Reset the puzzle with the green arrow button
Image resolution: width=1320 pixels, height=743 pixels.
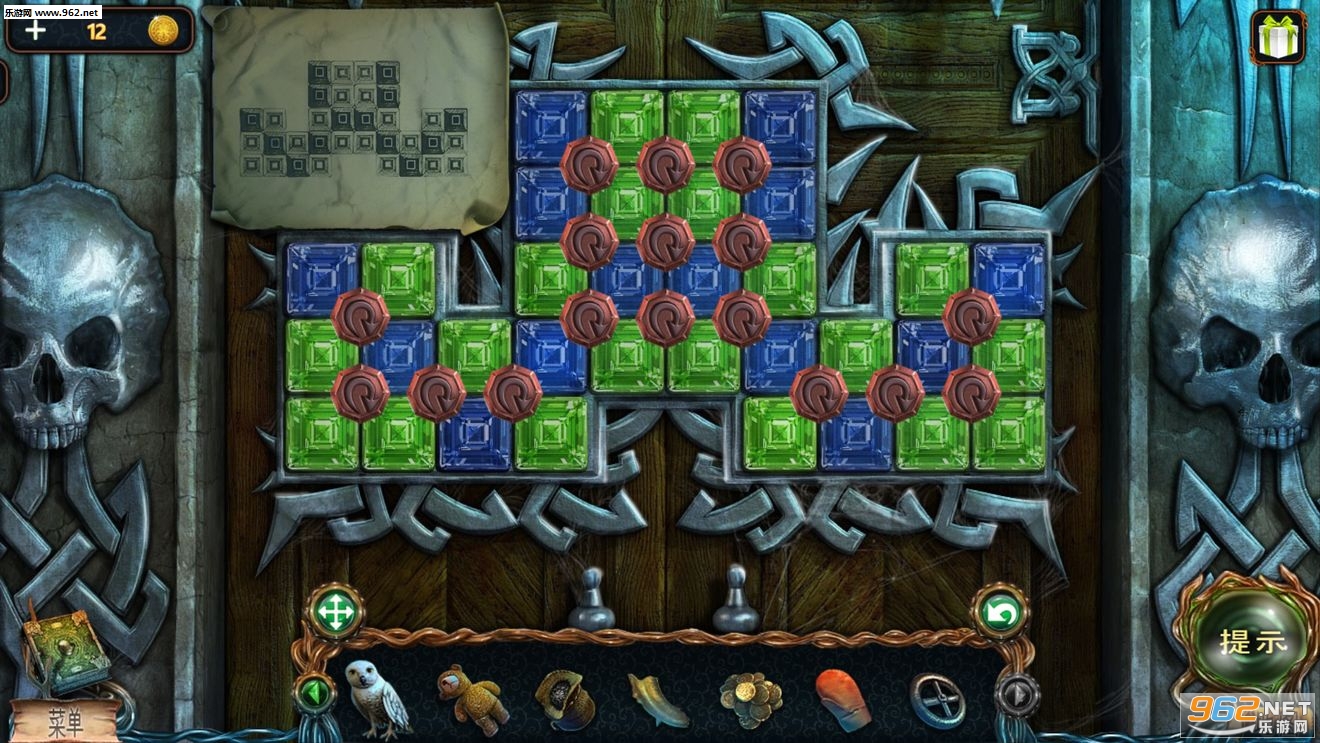point(999,612)
